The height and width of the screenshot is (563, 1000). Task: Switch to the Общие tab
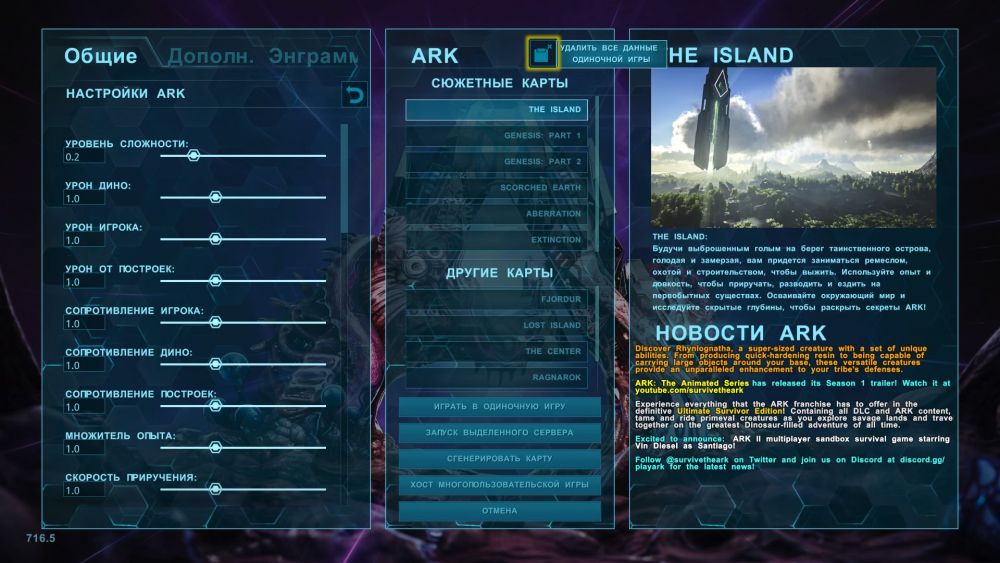click(100, 56)
